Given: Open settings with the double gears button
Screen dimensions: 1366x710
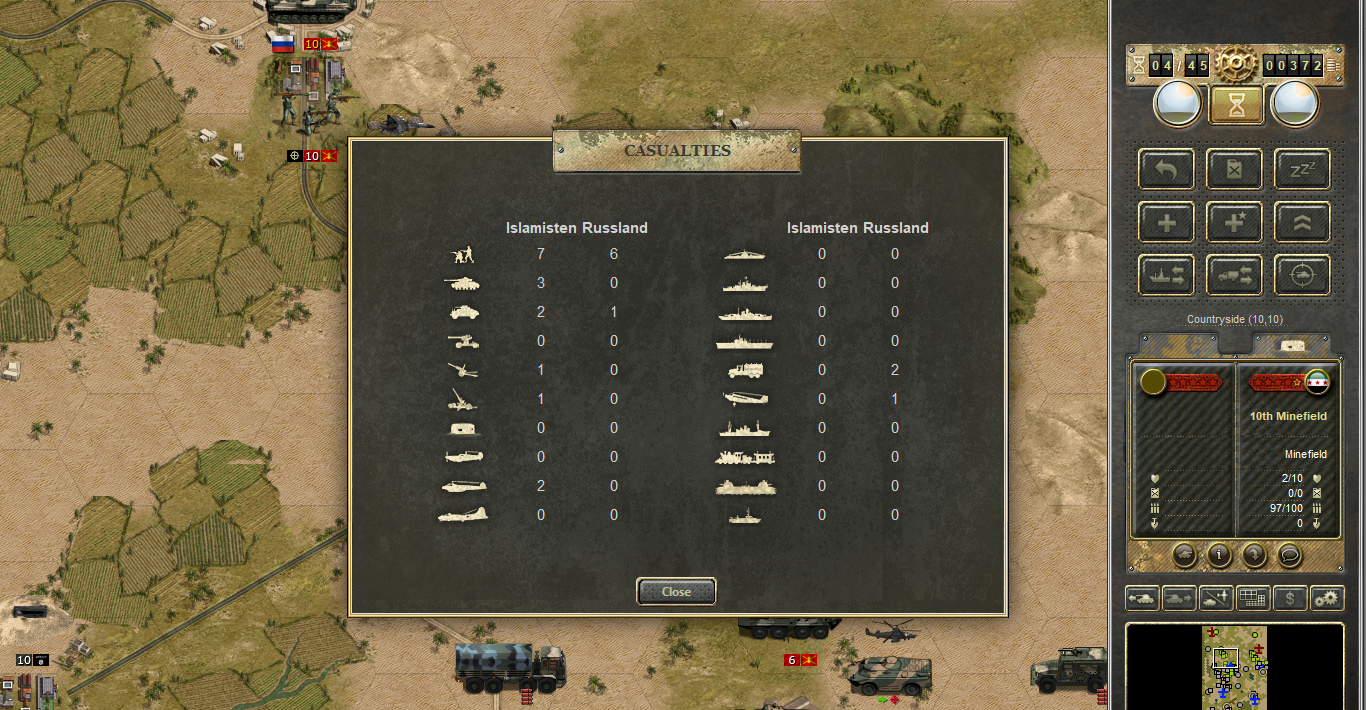Looking at the screenshot, I should click(x=1327, y=599).
